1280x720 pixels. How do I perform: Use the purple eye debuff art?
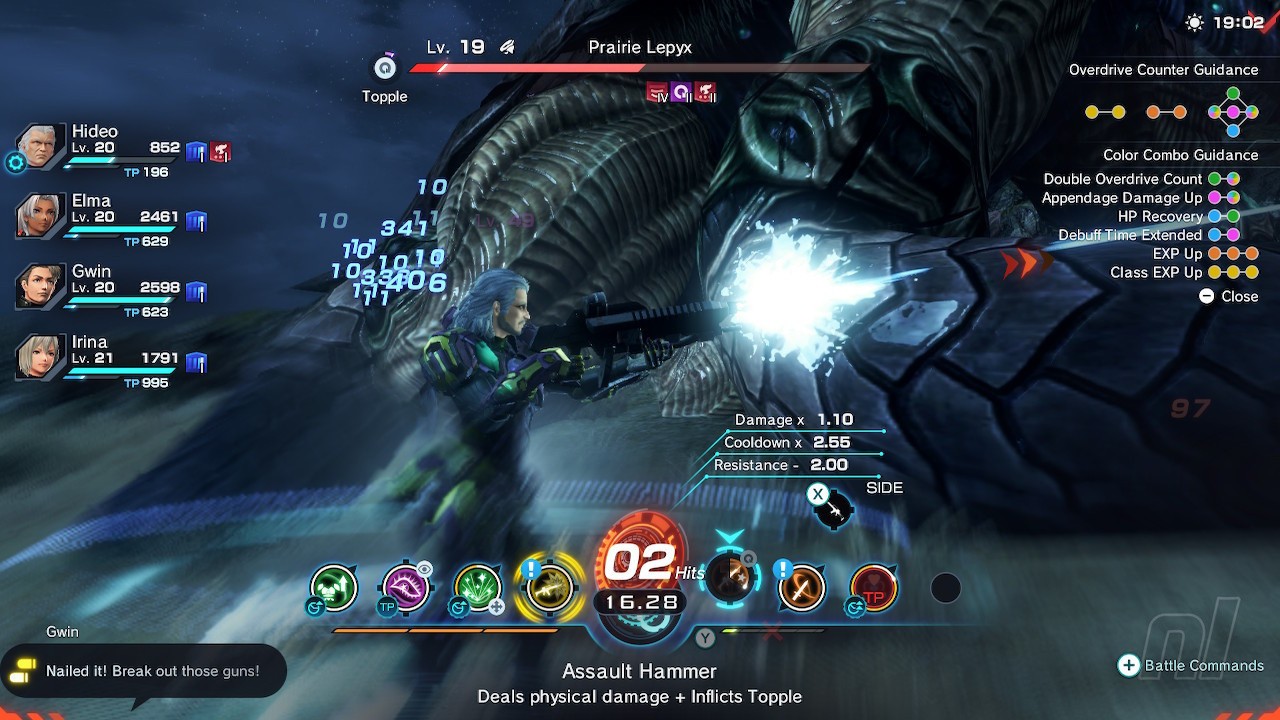pyautogui.click(x=406, y=588)
